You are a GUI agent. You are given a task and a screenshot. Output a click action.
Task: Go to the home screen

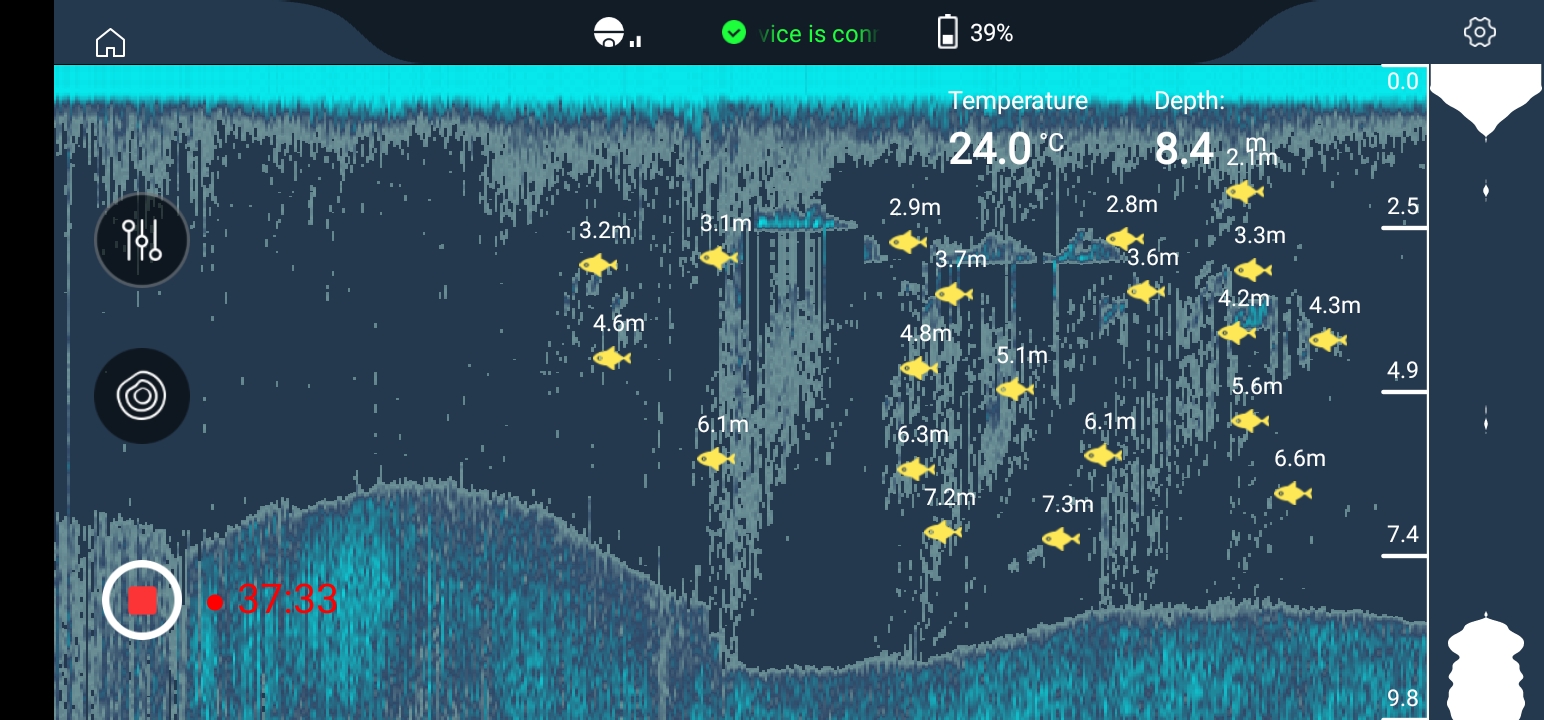click(x=110, y=43)
